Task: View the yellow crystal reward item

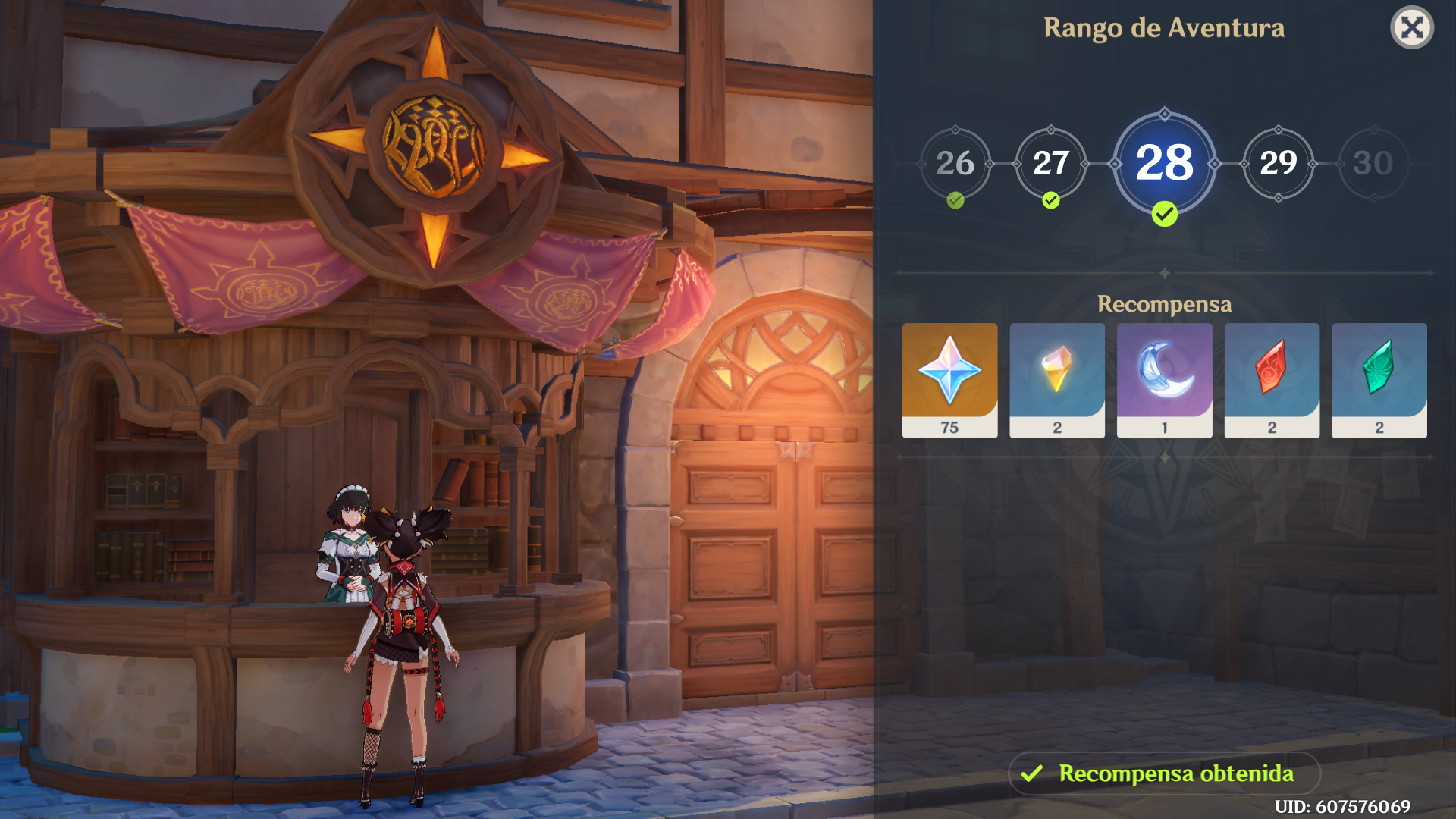Action: tap(1057, 380)
